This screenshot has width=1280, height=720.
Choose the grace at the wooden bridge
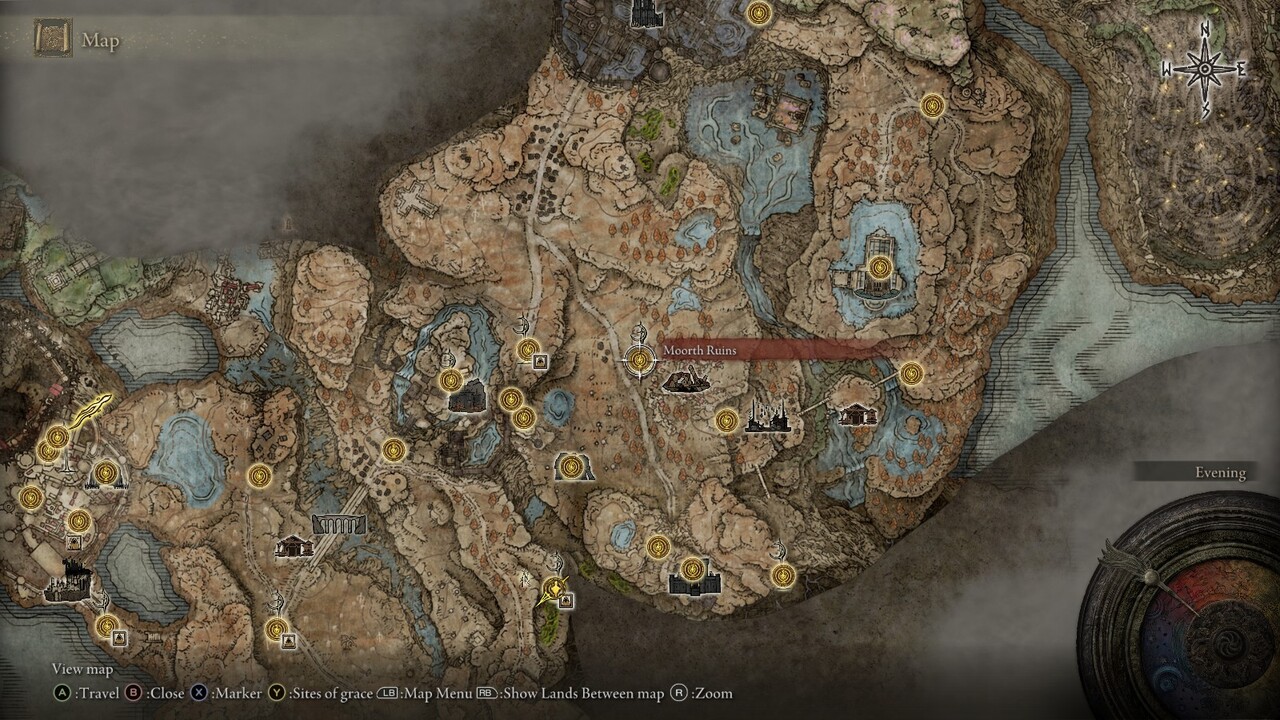click(x=910, y=374)
